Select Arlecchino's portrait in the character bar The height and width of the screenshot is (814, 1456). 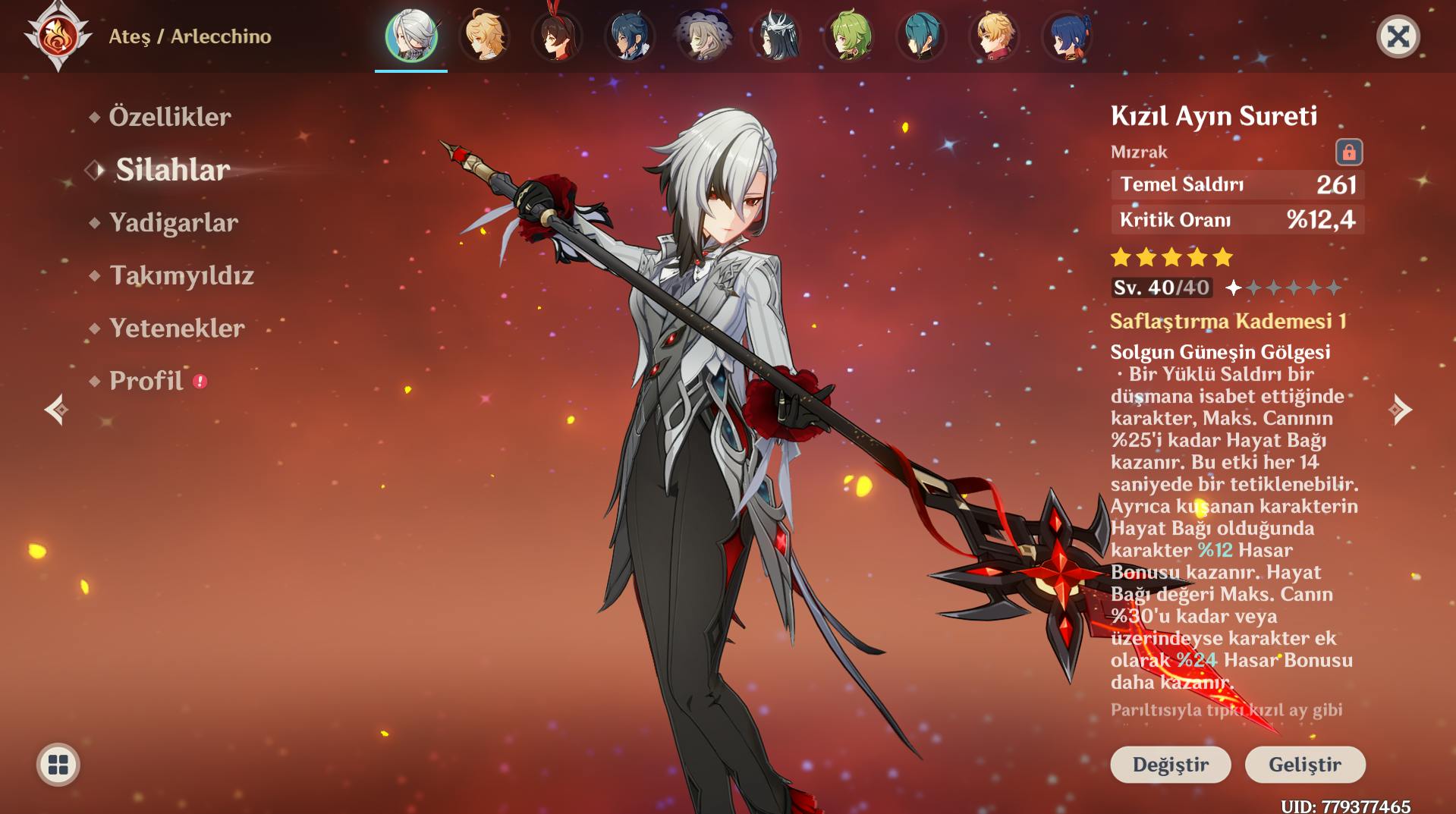(x=411, y=36)
